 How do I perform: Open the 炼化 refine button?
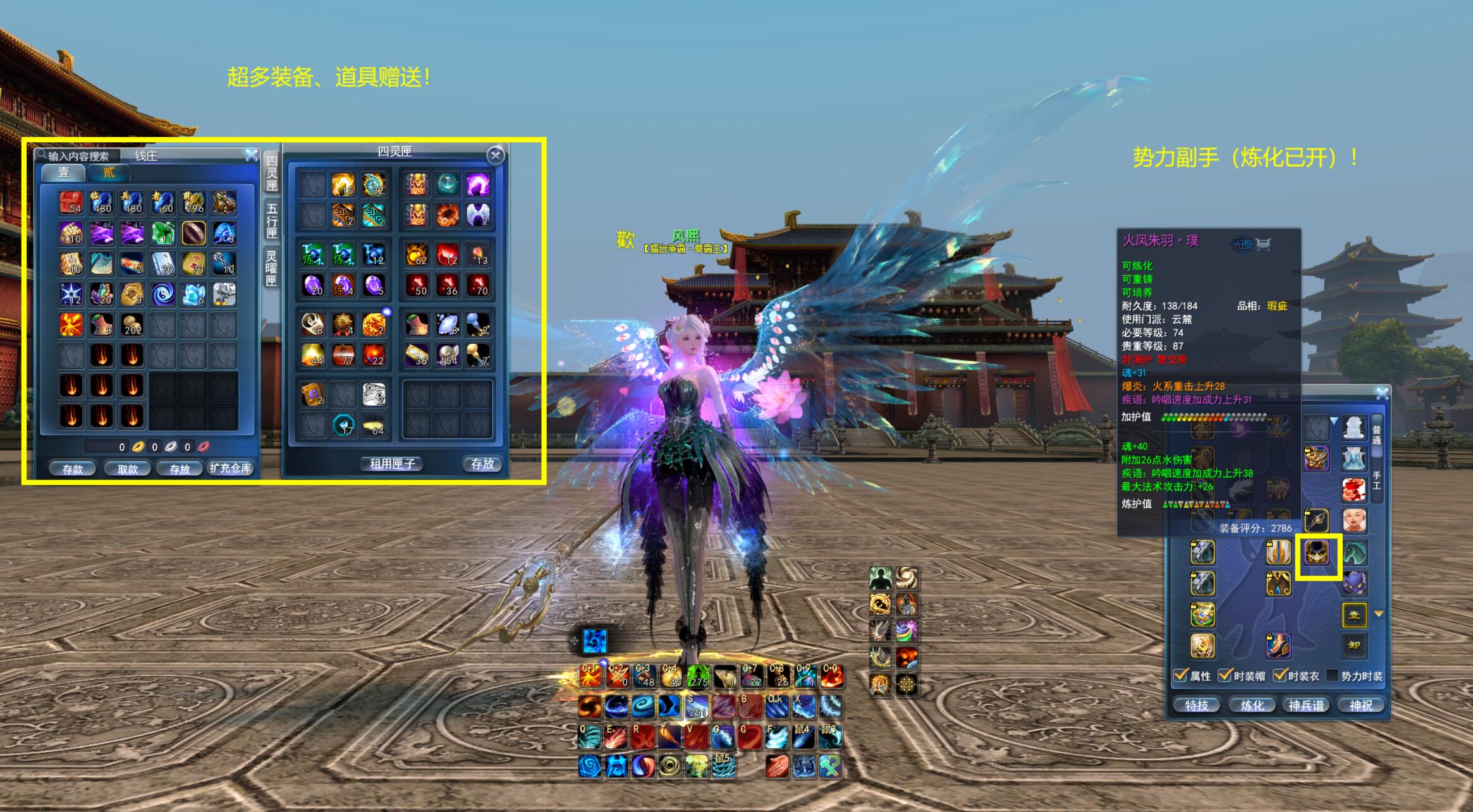(1252, 705)
